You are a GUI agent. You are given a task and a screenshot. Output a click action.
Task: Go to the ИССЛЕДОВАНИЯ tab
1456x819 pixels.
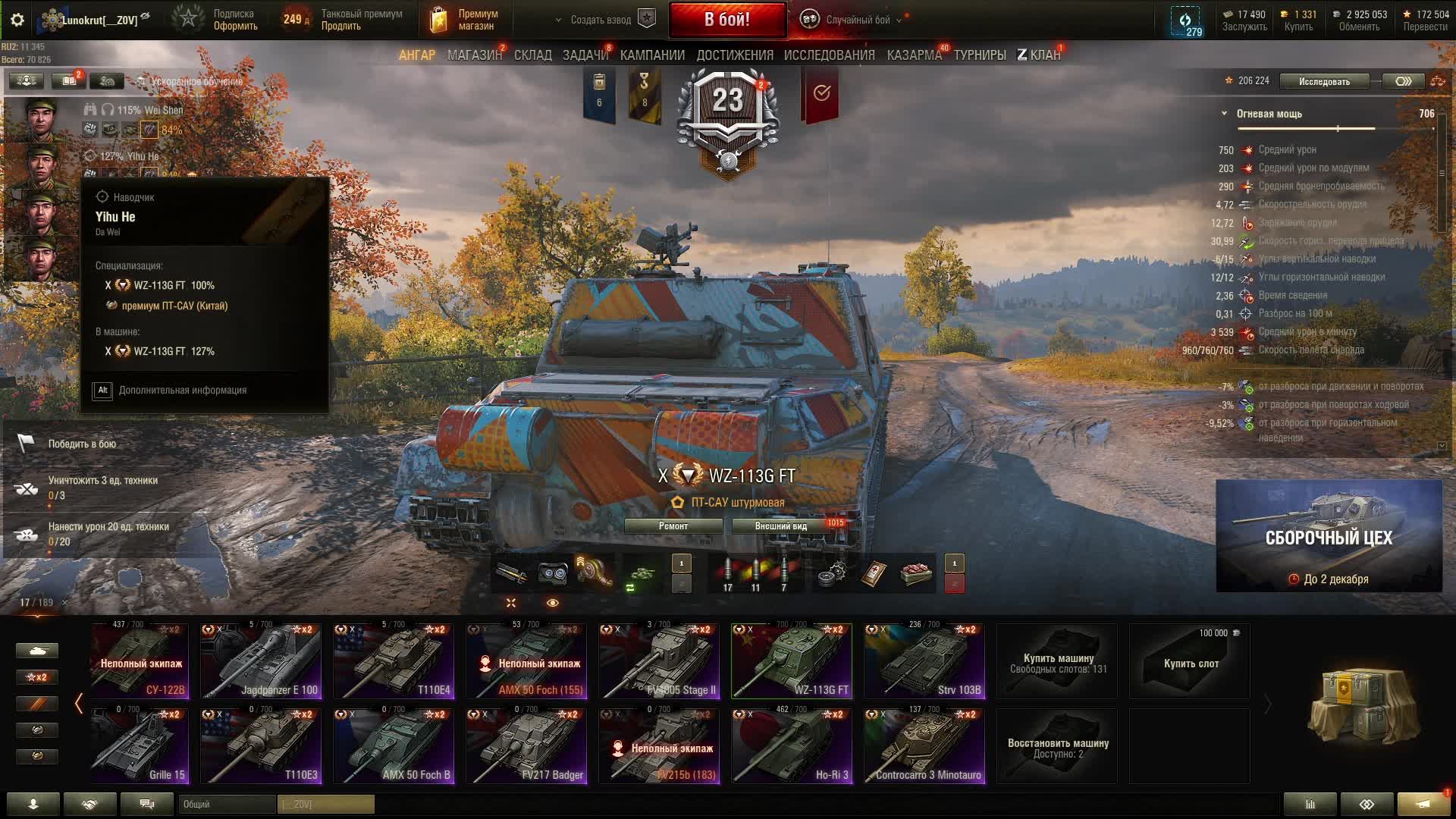pos(829,55)
